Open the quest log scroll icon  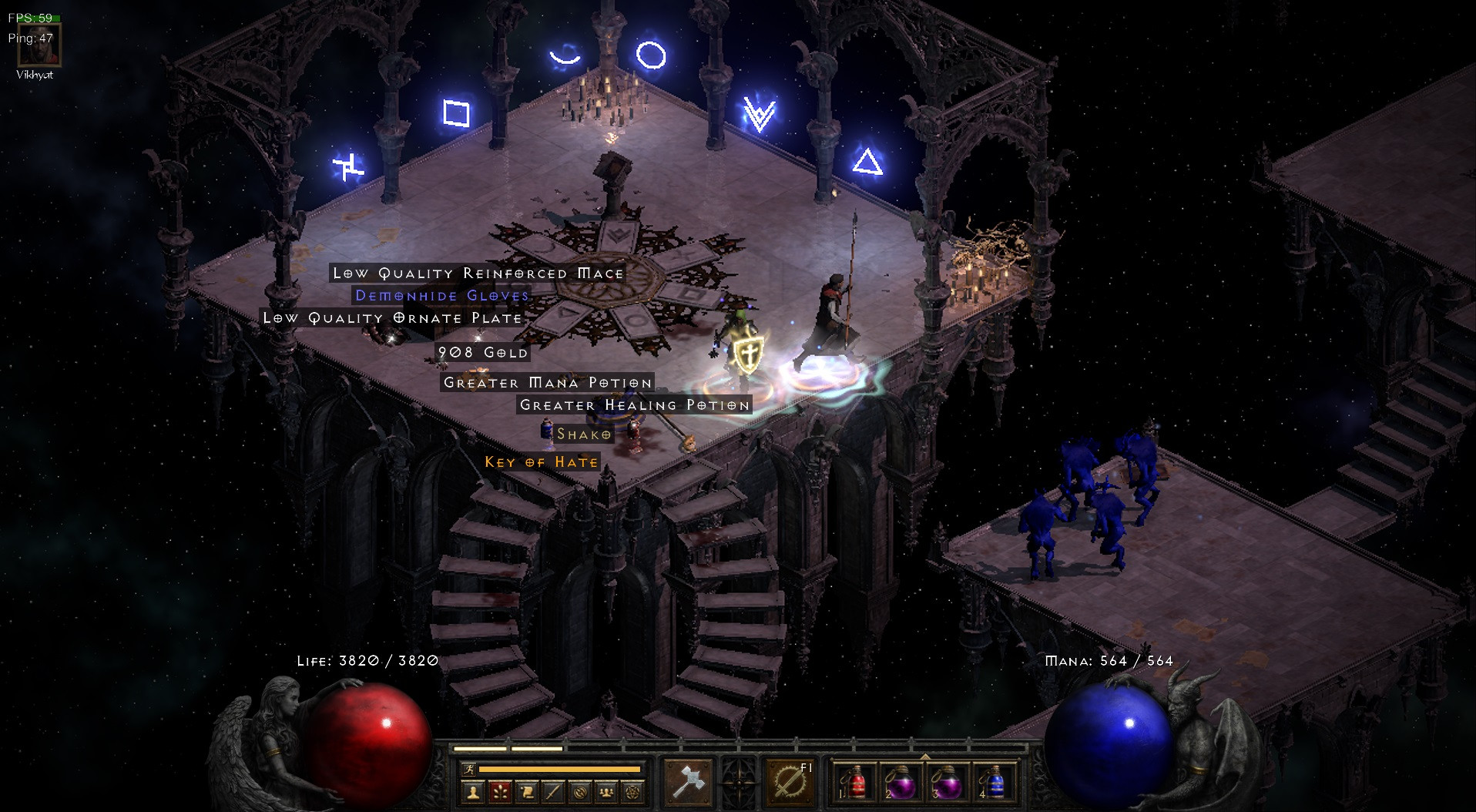pos(527,791)
